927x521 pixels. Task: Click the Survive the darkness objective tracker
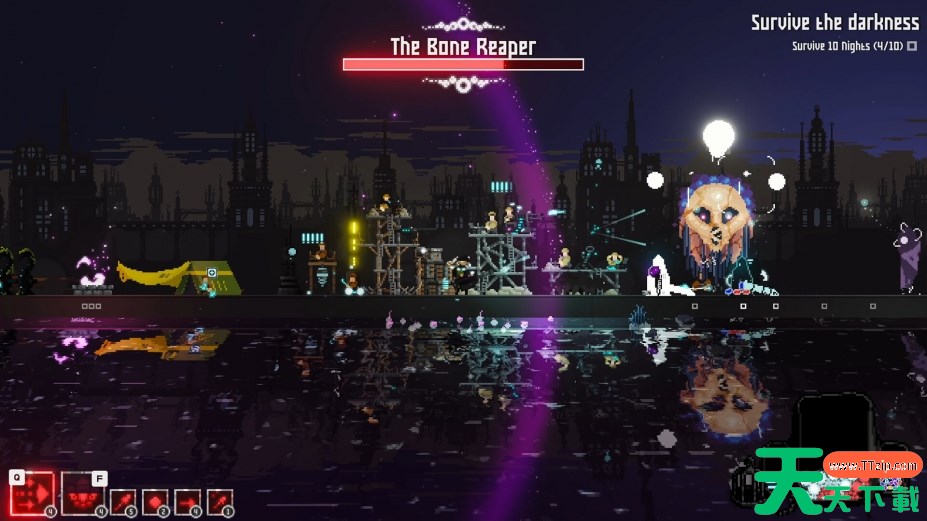(835, 22)
